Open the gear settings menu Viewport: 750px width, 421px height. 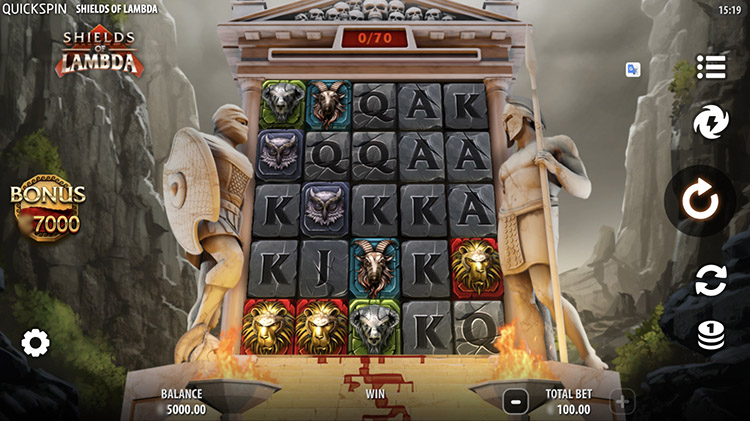pyautogui.click(x=35, y=344)
